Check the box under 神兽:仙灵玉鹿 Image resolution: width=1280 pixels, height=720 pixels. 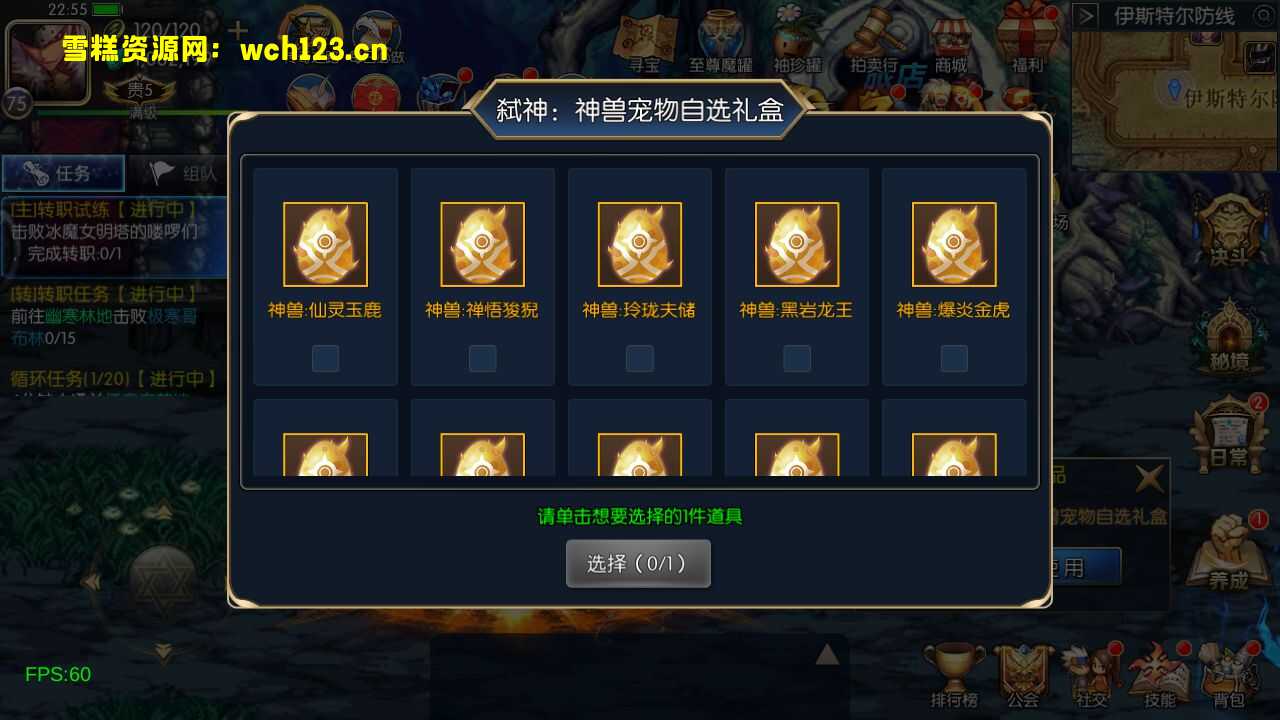(x=325, y=358)
